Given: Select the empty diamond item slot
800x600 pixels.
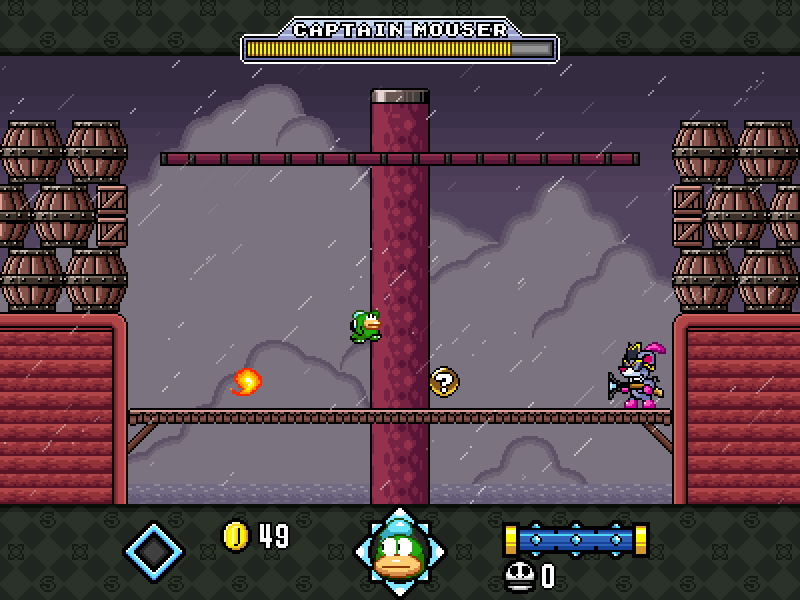Looking at the screenshot, I should point(154,550).
